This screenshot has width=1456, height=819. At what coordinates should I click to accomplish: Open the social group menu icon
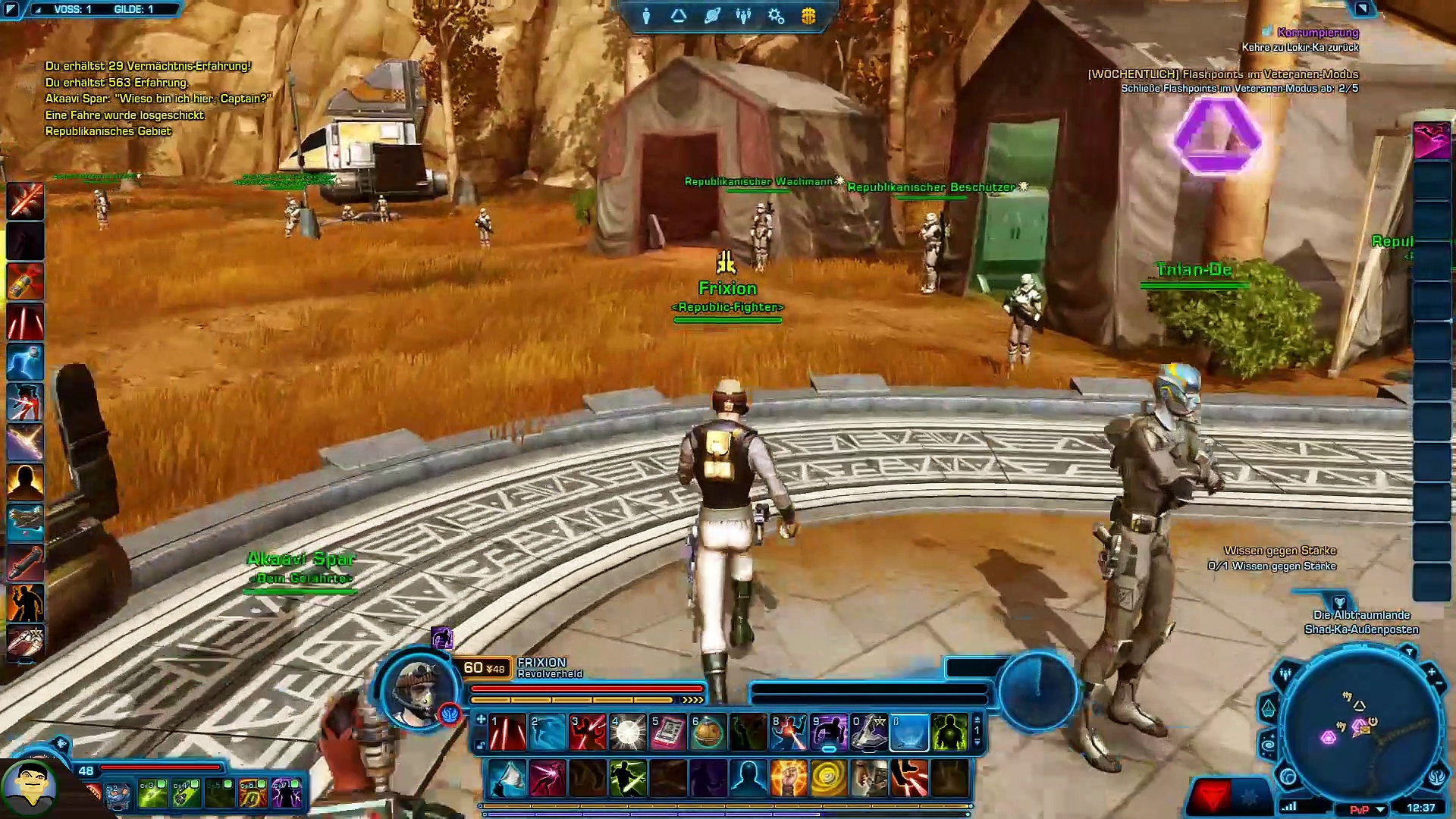(743, 16)
